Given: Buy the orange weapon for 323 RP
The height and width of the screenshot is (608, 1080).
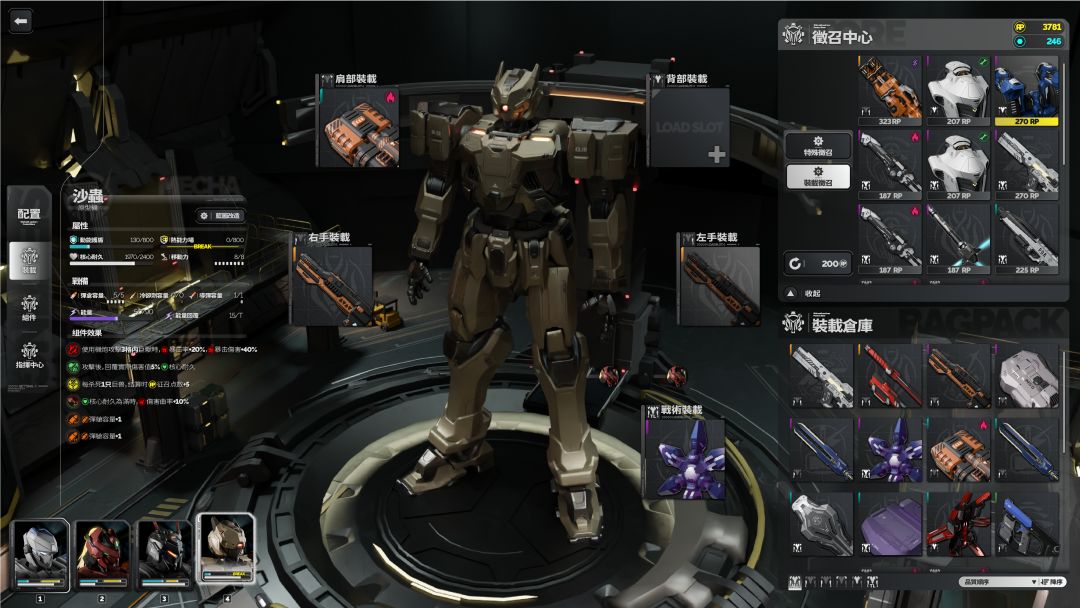Looking at the screenshot, I should [890, 91].
